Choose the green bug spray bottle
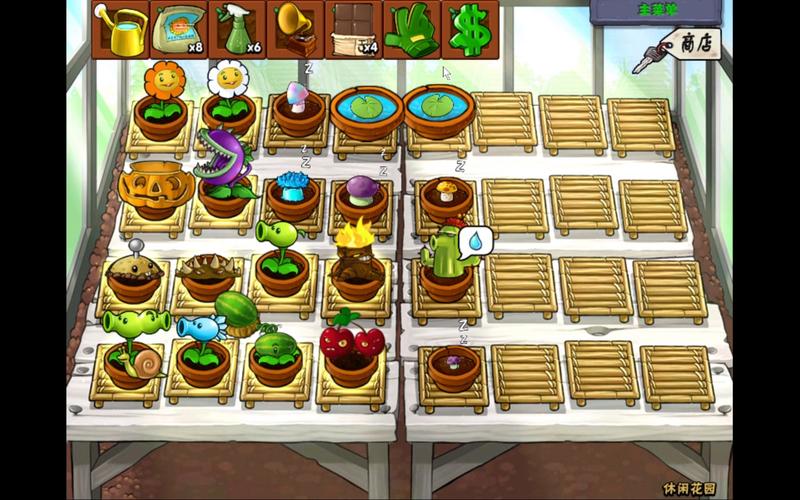This screenshot has width=800, height=500. pos(237,30)
